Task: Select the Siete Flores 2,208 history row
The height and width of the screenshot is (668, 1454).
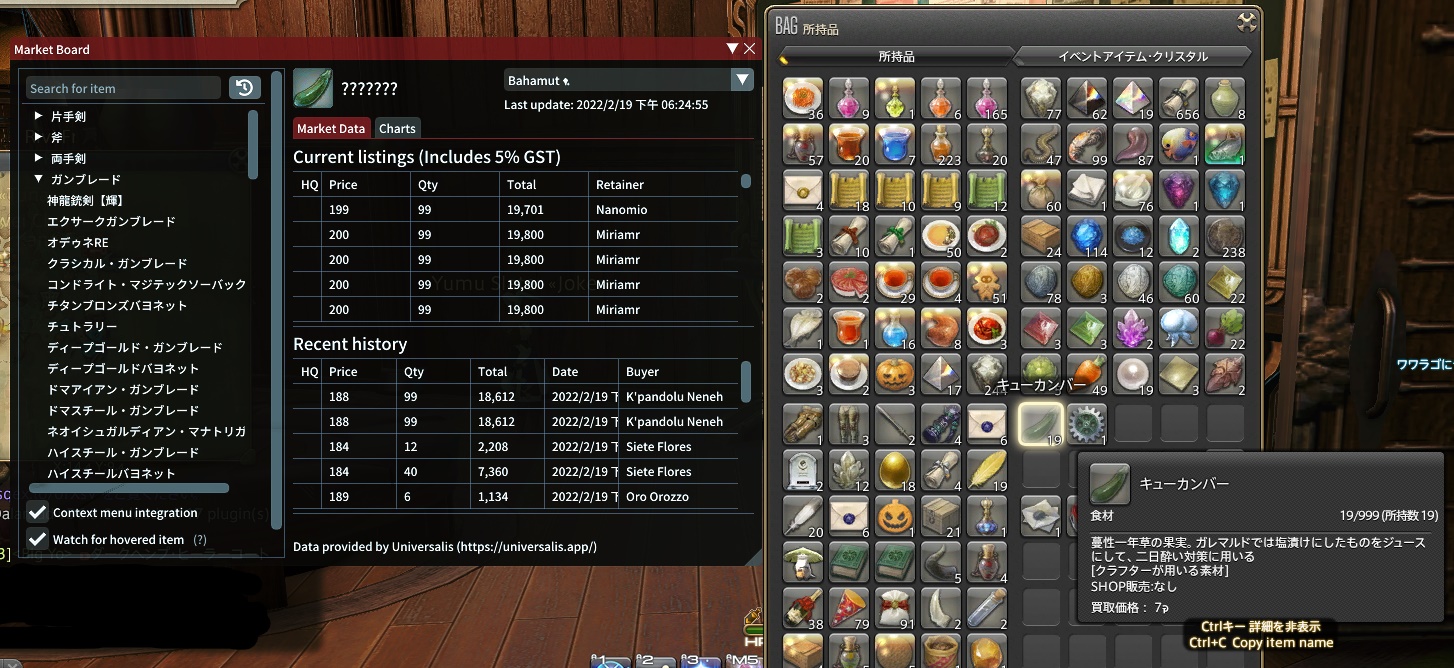Action: point(515,446)
